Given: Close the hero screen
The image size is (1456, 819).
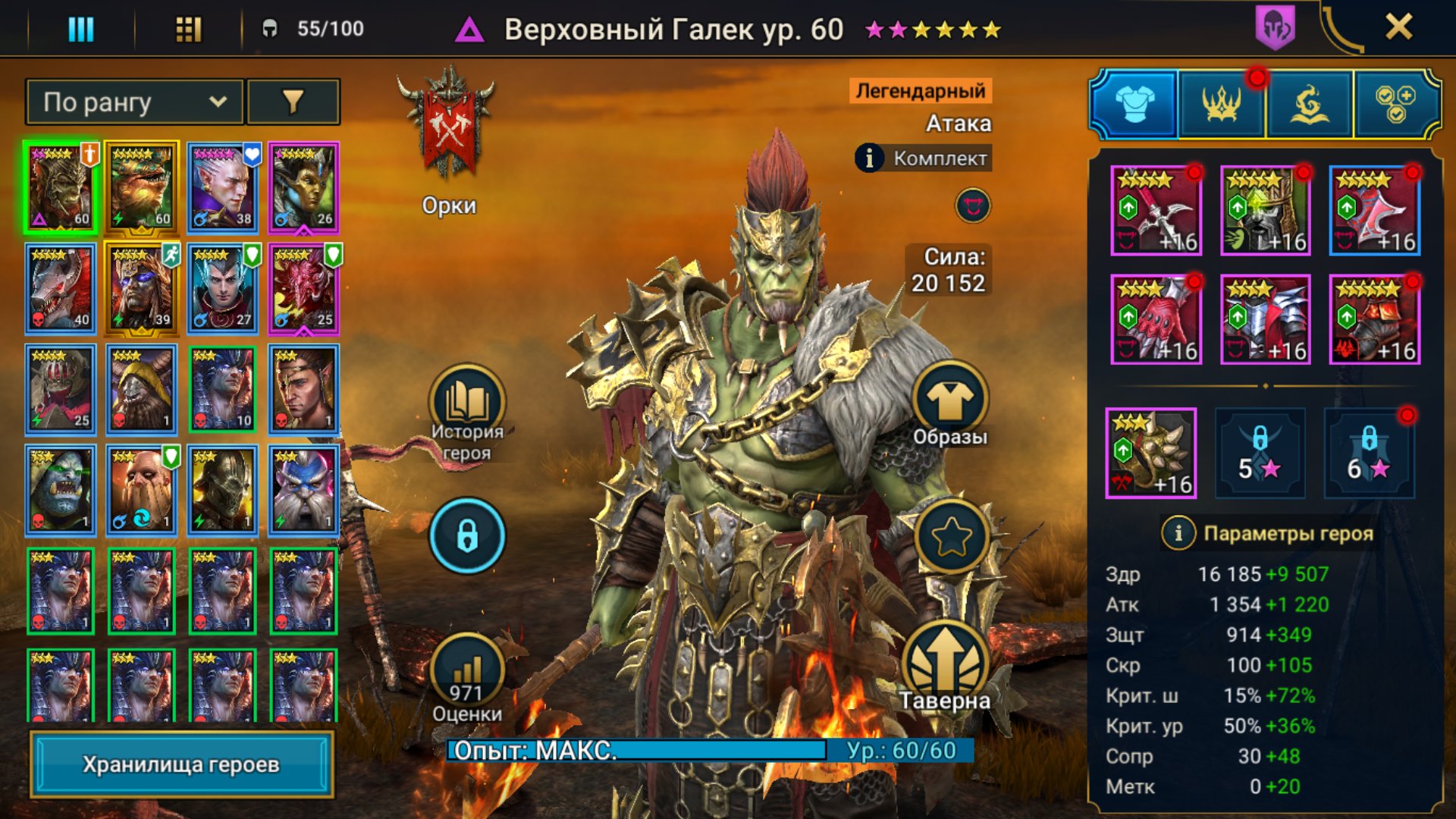Looking at the screenshot, I should (x=1398, y=27).
